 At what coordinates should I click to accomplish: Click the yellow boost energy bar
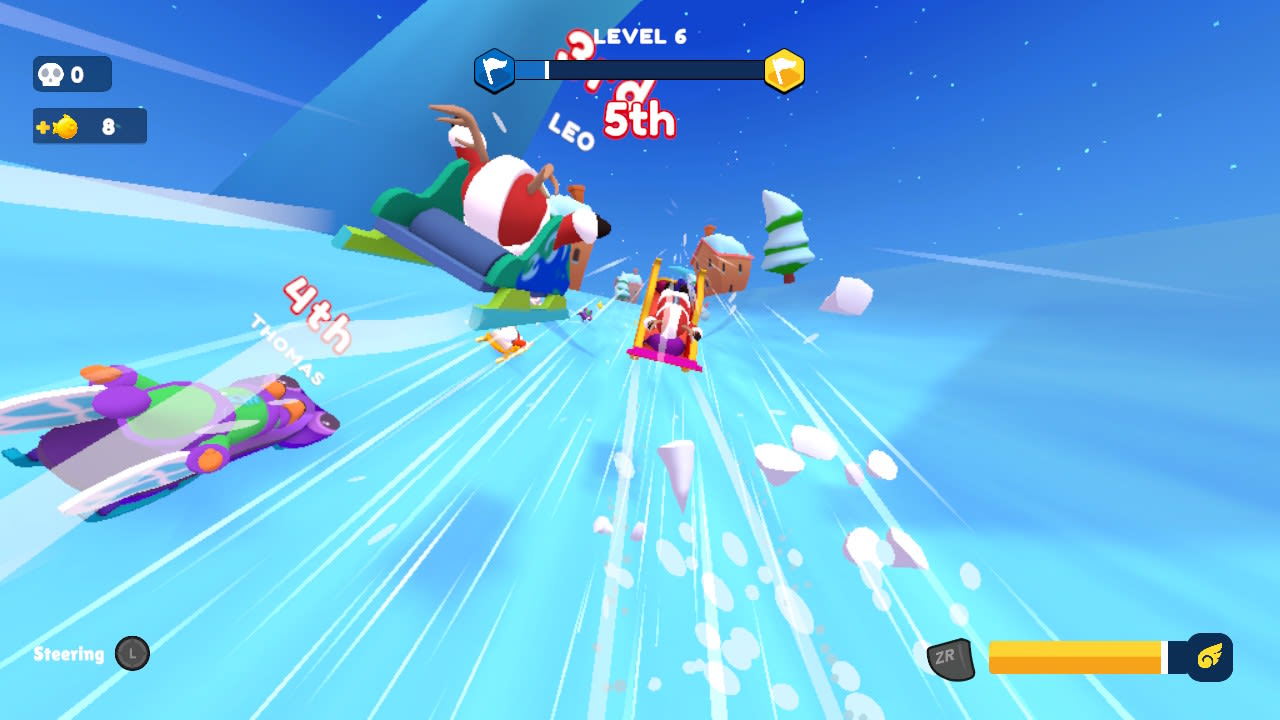(1075, 658)
